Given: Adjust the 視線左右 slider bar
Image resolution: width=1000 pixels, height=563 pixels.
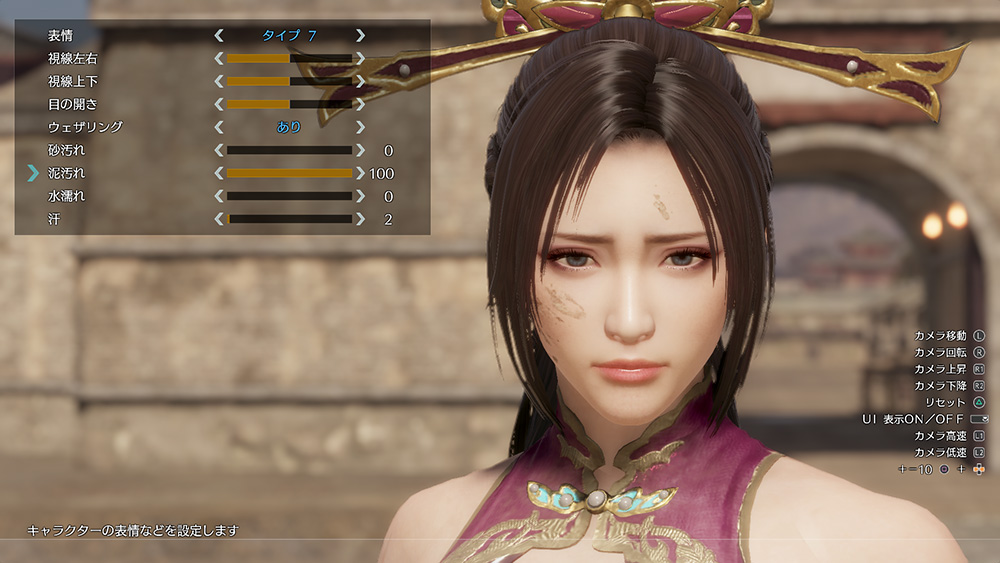Looking at the screenshot, I should pos(289,58).
